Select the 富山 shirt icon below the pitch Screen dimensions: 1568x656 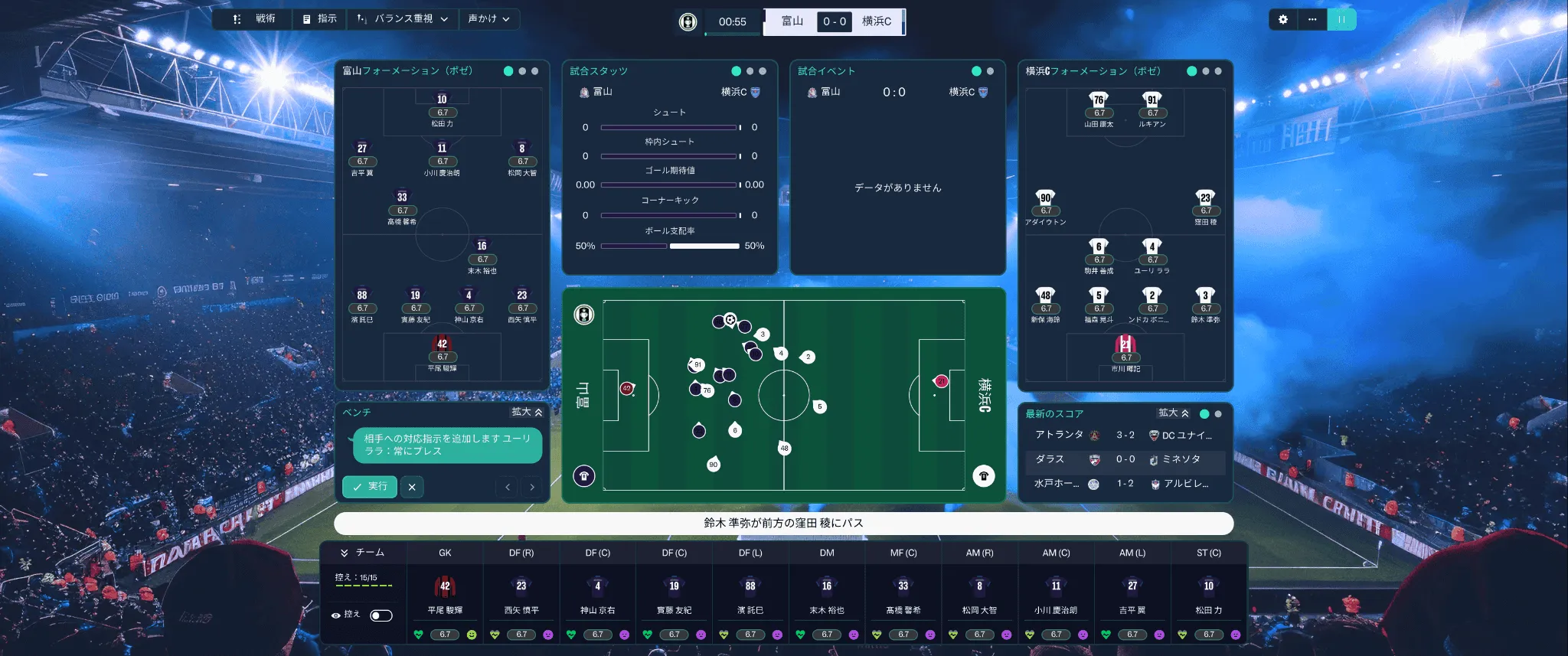pyautogui.click(x=583, y=476)
